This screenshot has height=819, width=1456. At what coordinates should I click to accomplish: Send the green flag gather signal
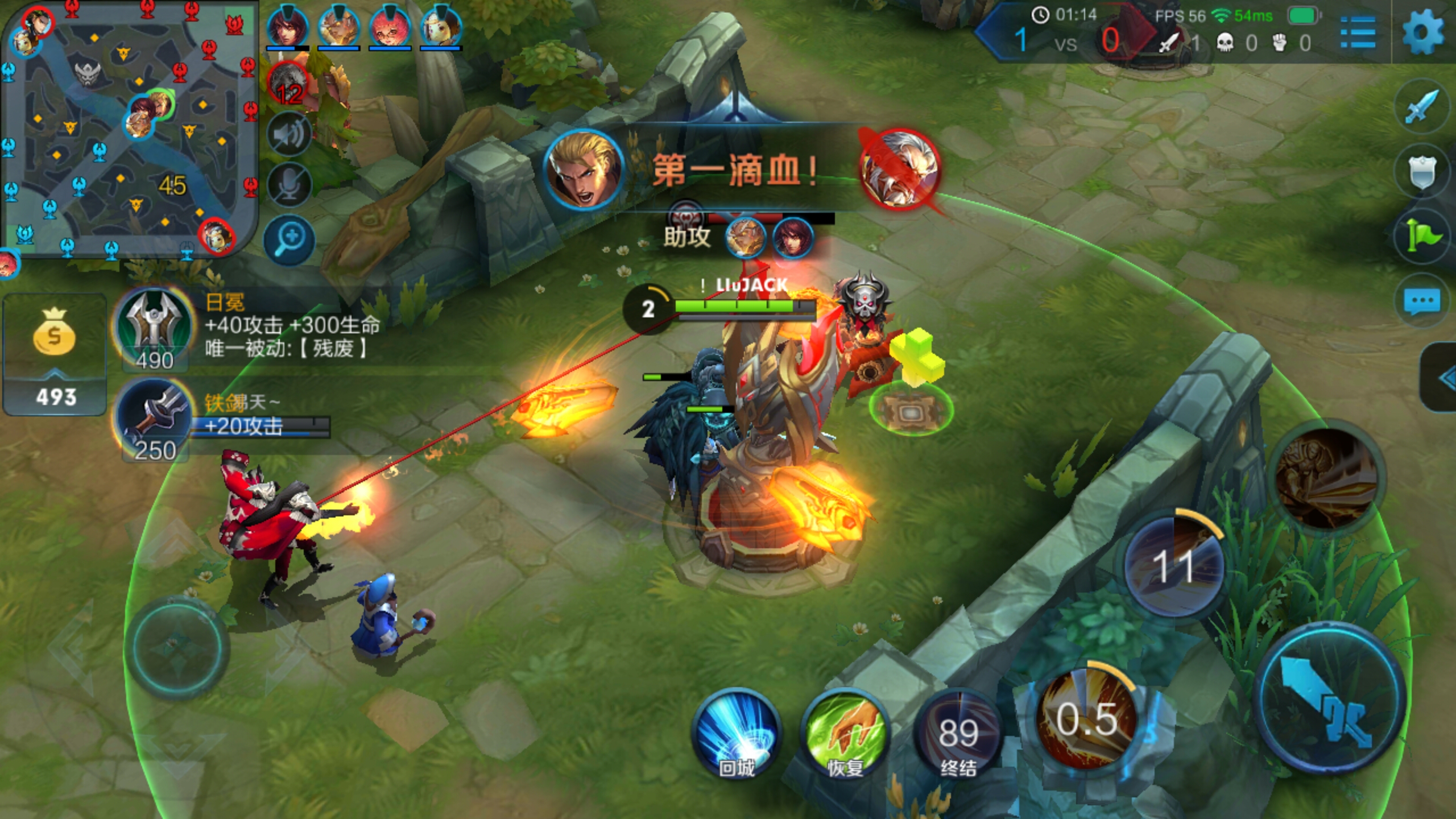tap(1421, 236)
